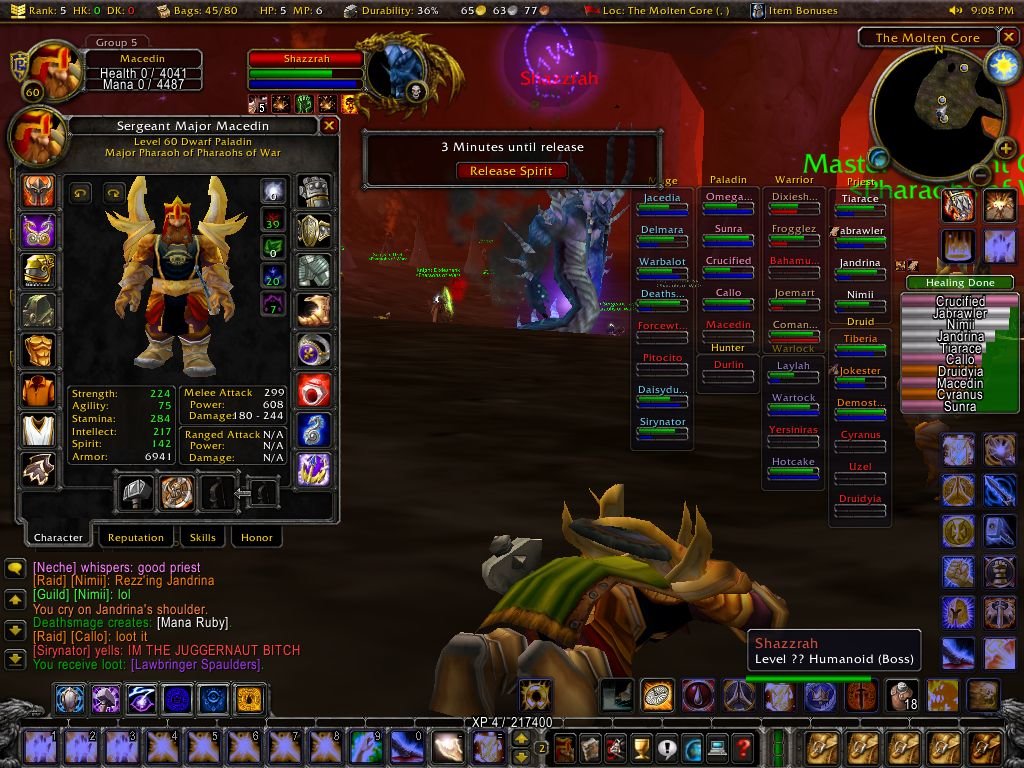Open the red question mark help button
The height and width of the screenshot is (768, 1024).
[x=742, y=747]
